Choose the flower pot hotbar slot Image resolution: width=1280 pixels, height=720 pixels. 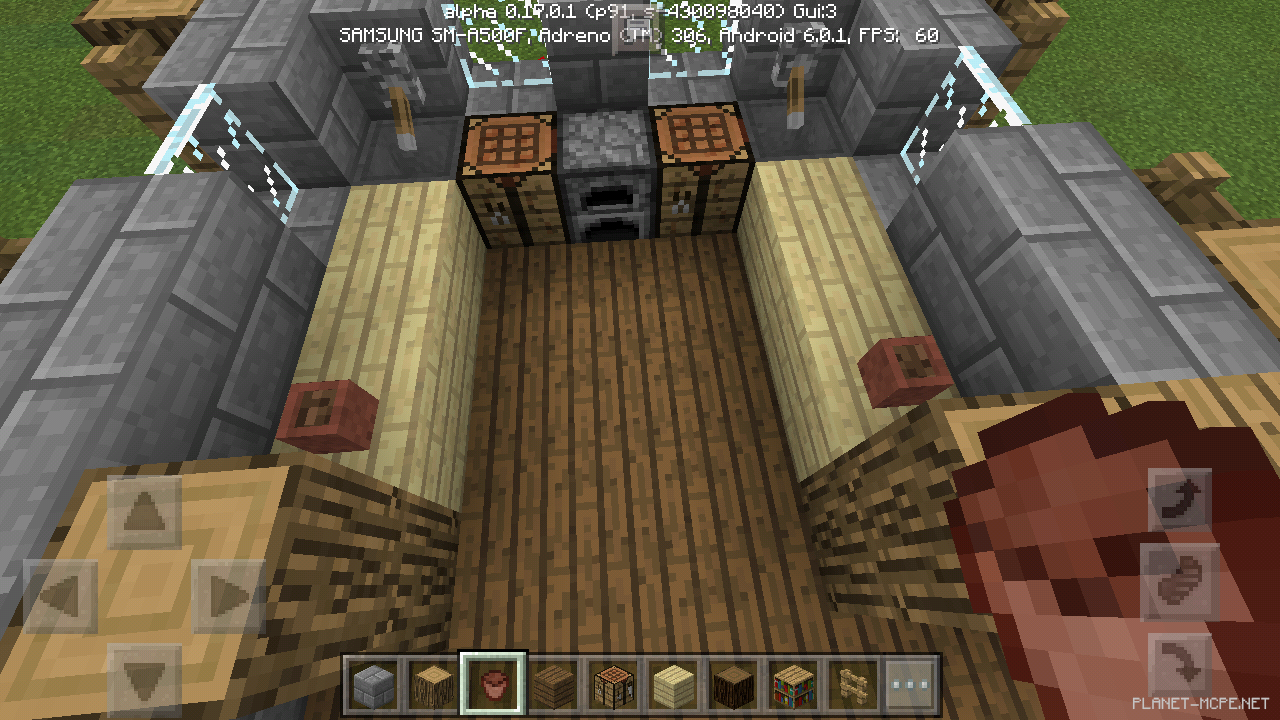coord(491,685)
